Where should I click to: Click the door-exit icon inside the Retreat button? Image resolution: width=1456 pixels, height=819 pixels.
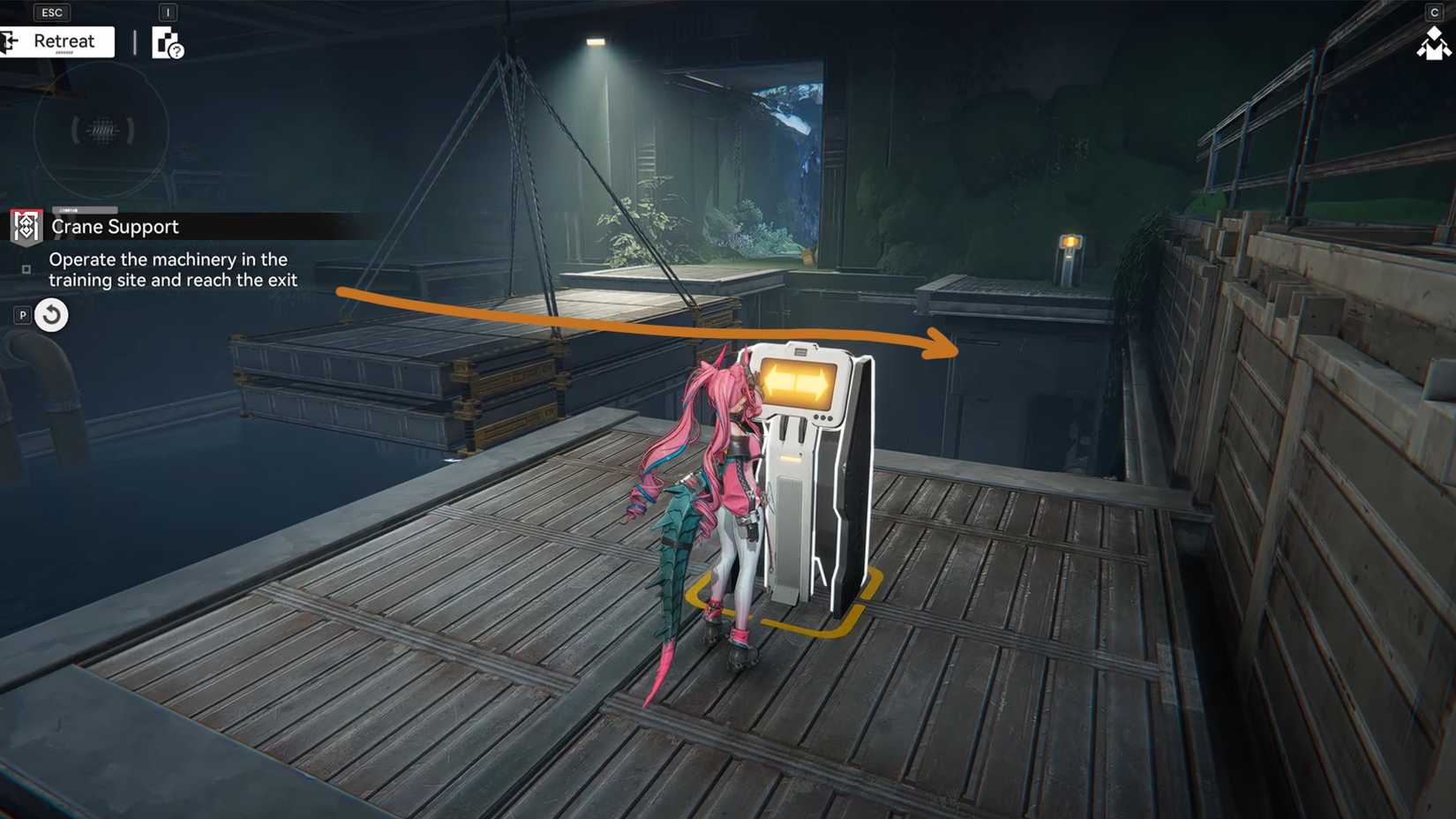(x=7, y=40)
